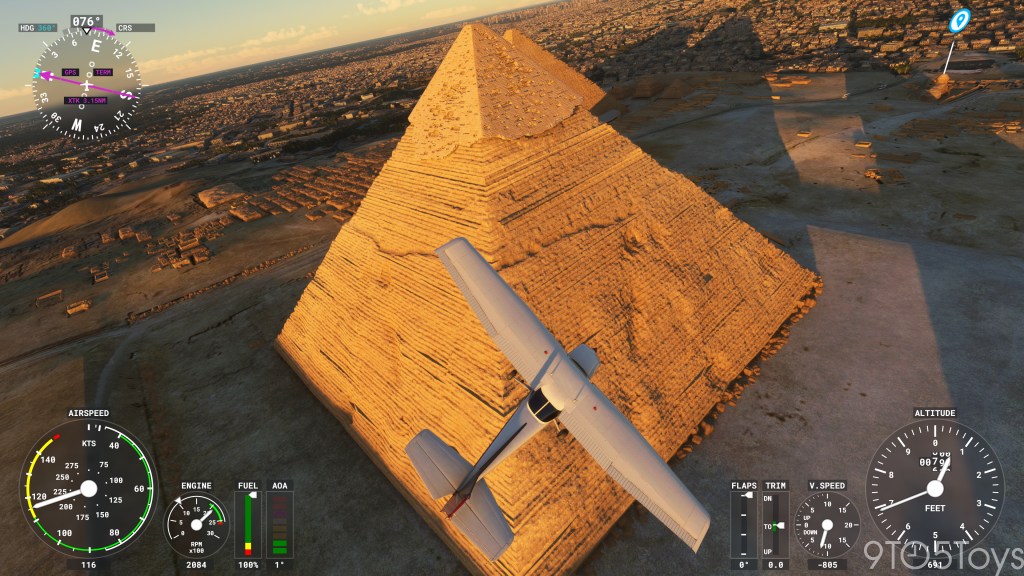
Task: Click the Flaps position indicator
Action: click(x=743, y=524)
